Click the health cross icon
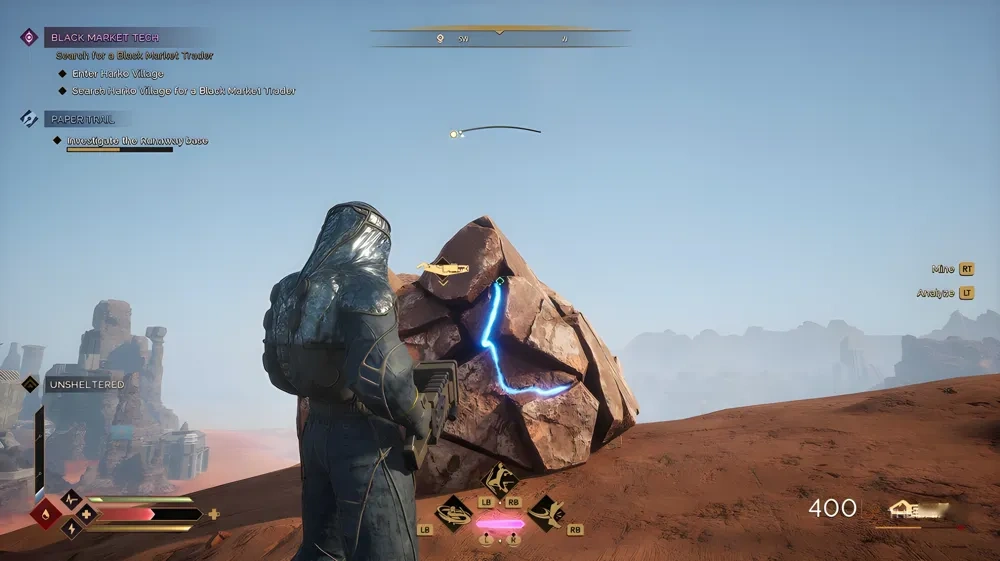The width and height of the screenshot is (1000, 561). (x=86, y=515)
